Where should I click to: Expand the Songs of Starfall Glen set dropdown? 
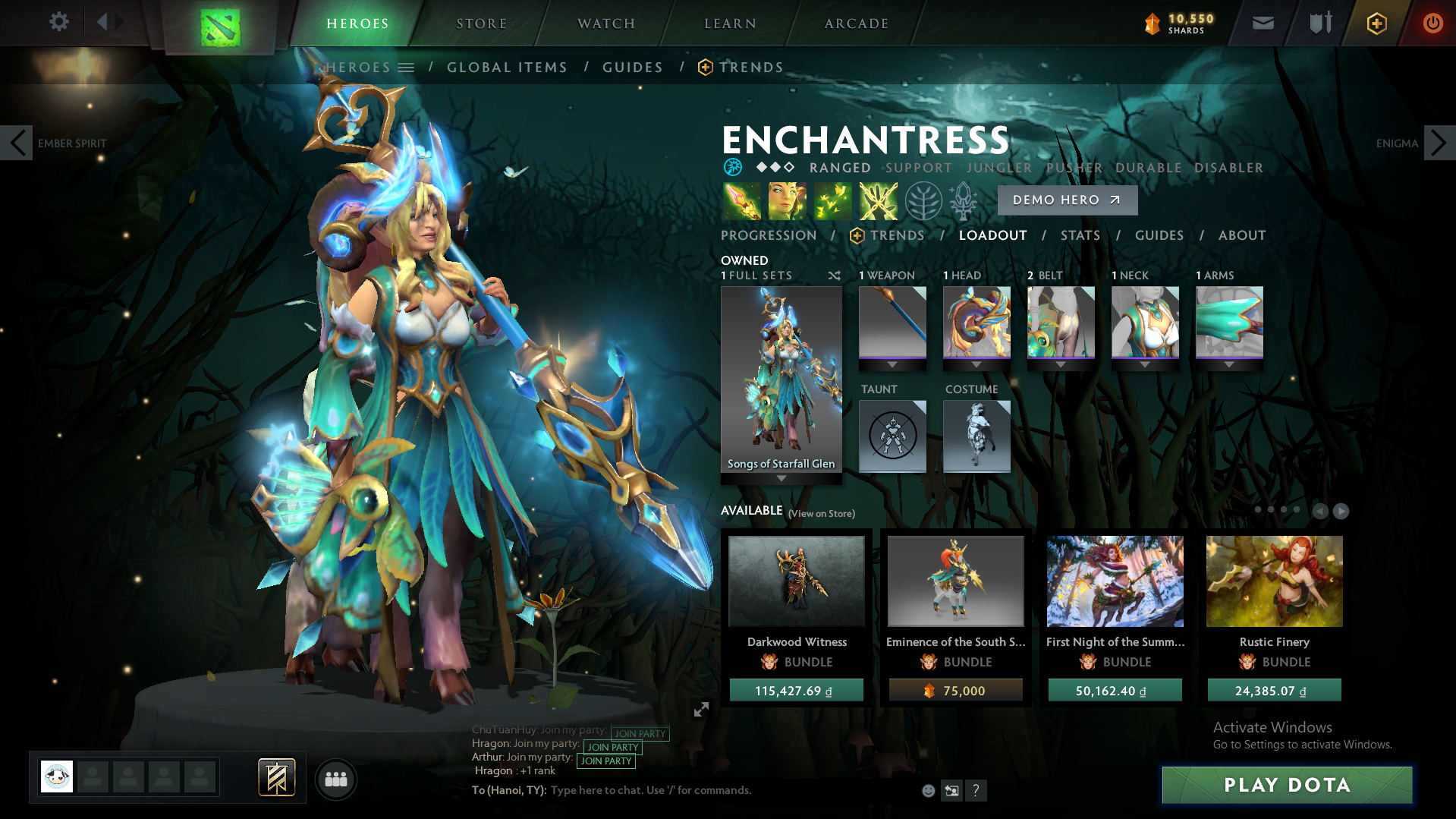(x=781, y=478)
